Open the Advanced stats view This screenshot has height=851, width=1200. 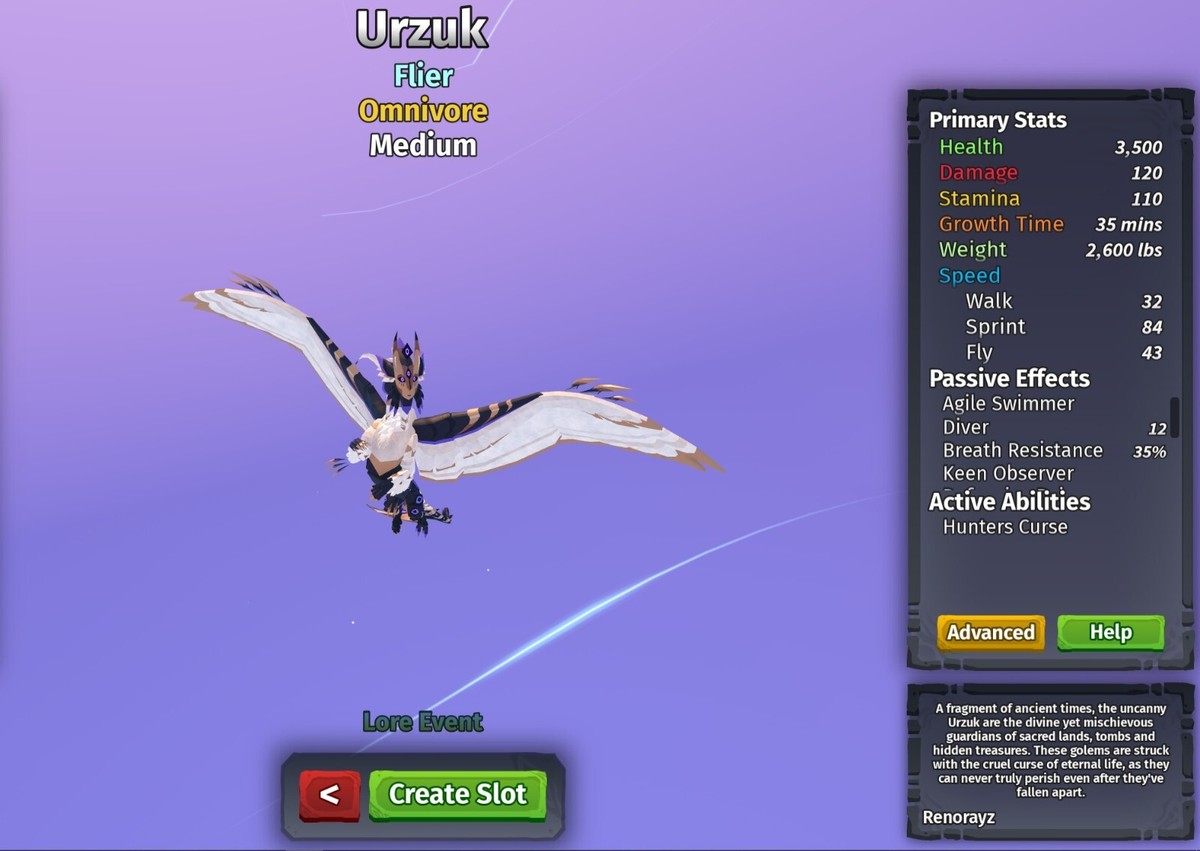tap(990, 632)
